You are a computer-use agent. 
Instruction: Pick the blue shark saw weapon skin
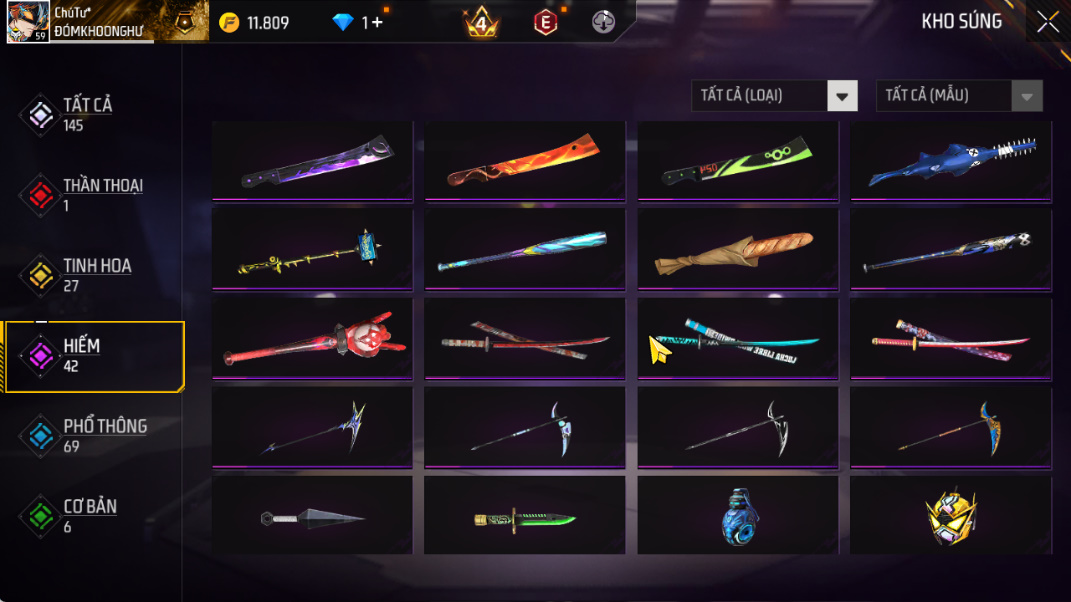coord(951,162)
